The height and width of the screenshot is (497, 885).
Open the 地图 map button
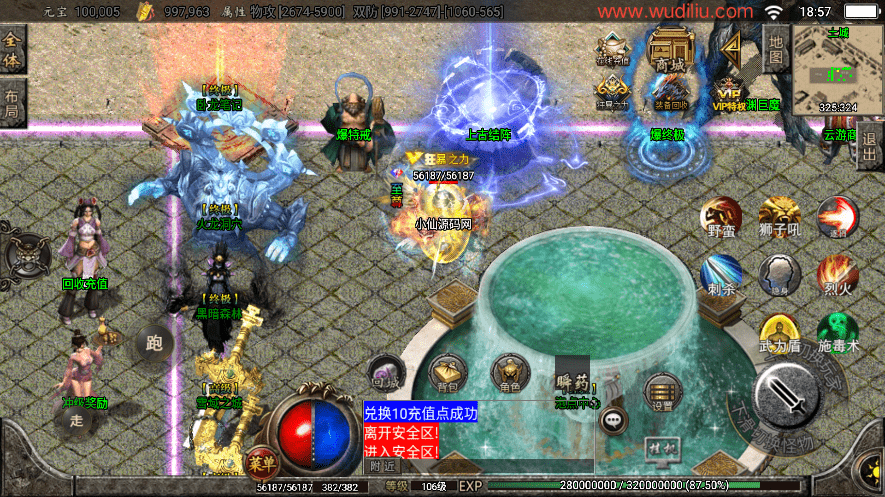[x=776, y=48]
